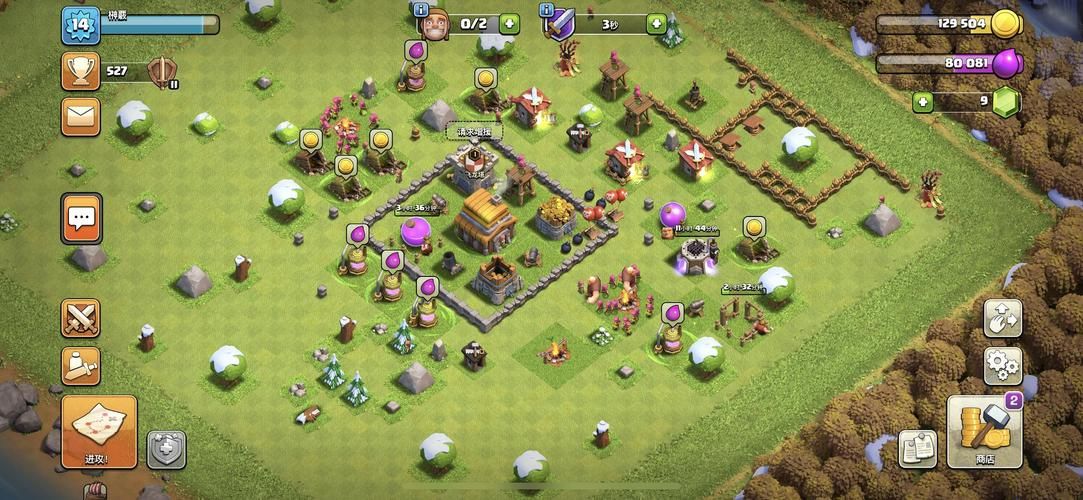Tap the level 14 player badge
The width and height of the screenshot is (1083, 500).
(x=81, y=24)
